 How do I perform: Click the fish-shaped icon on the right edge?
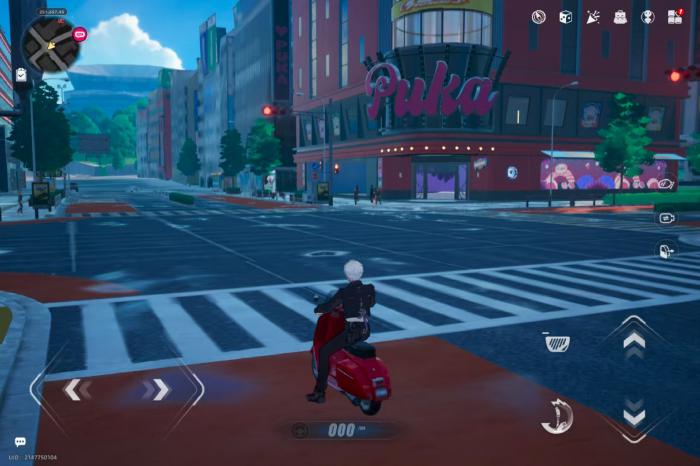tap(666, 184)
